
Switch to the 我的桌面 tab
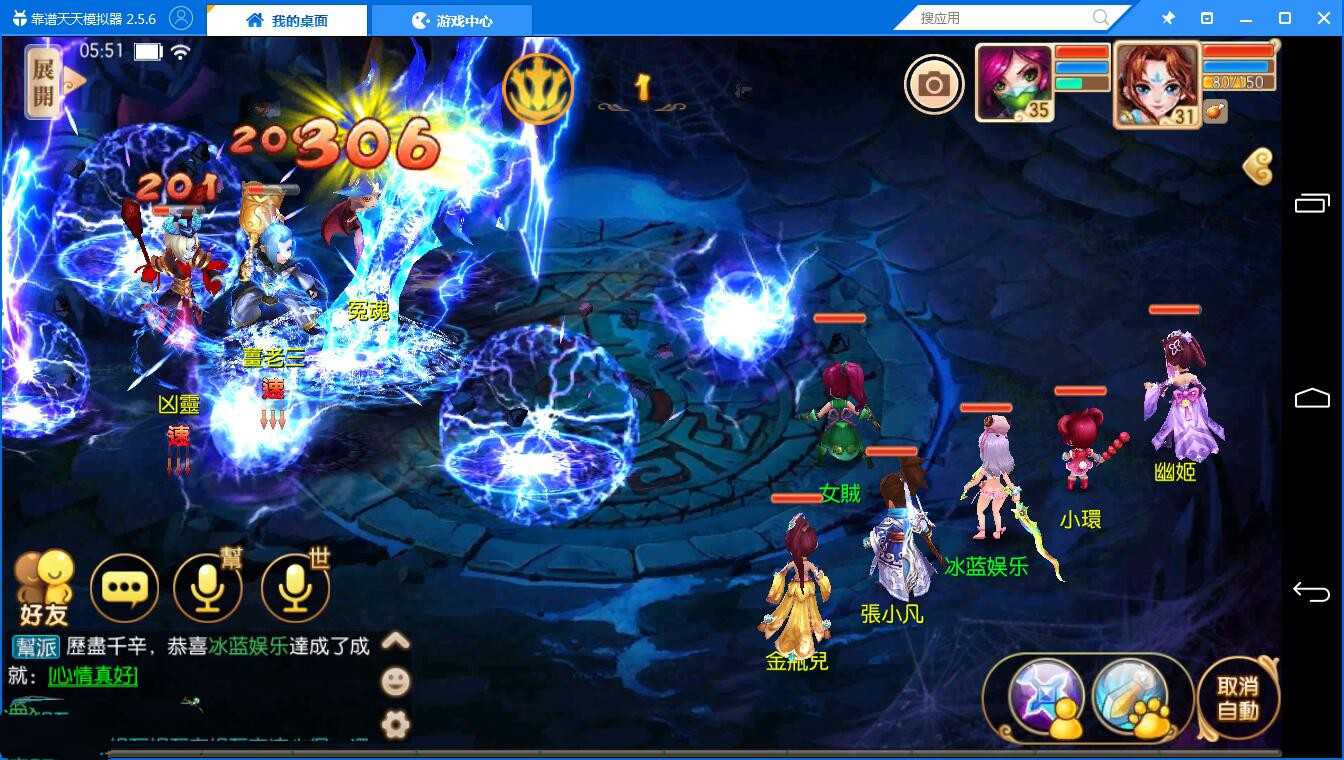tap(287, 19)
